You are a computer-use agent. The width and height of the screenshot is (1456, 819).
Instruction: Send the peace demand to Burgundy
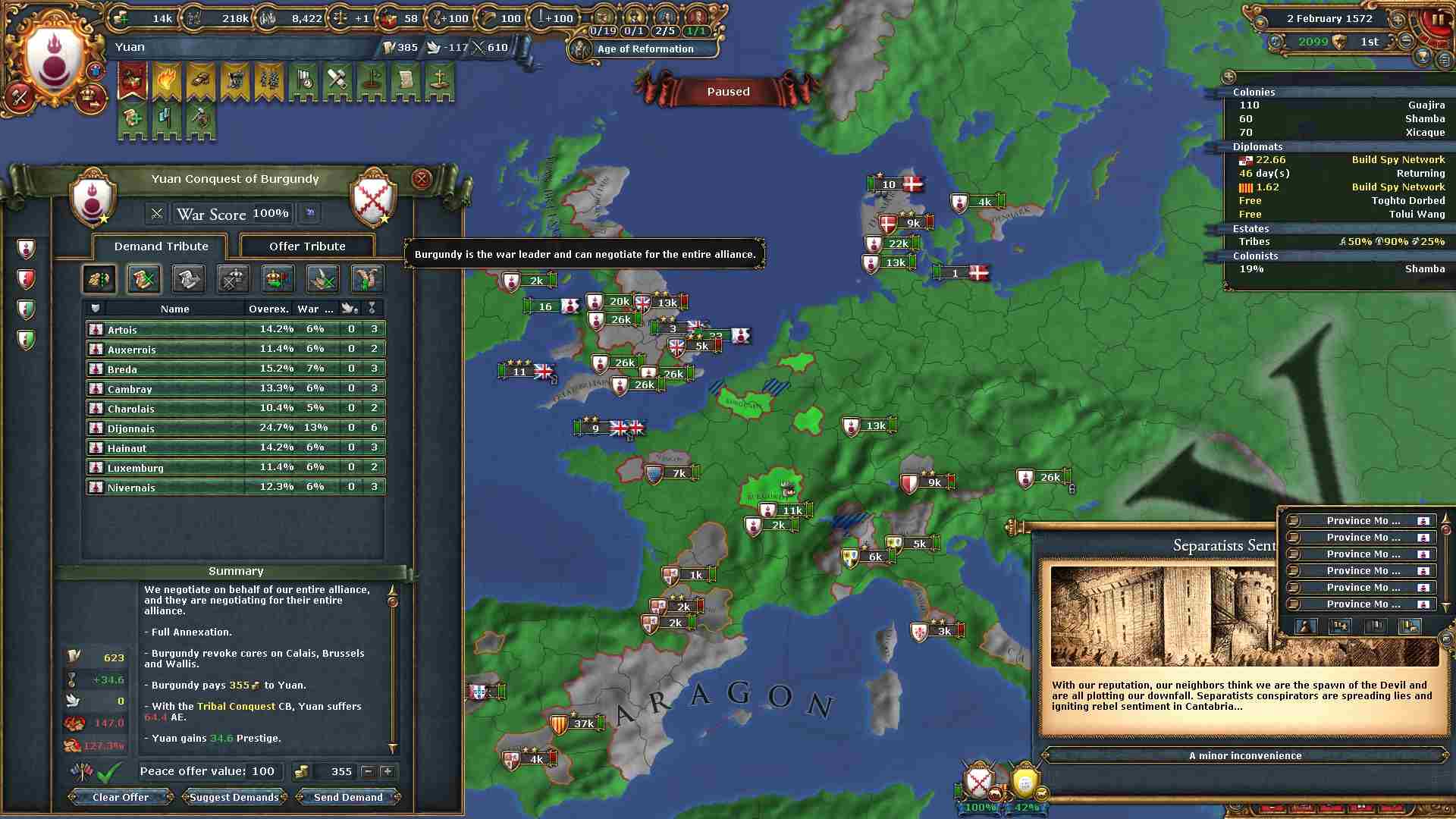[348, 797]
